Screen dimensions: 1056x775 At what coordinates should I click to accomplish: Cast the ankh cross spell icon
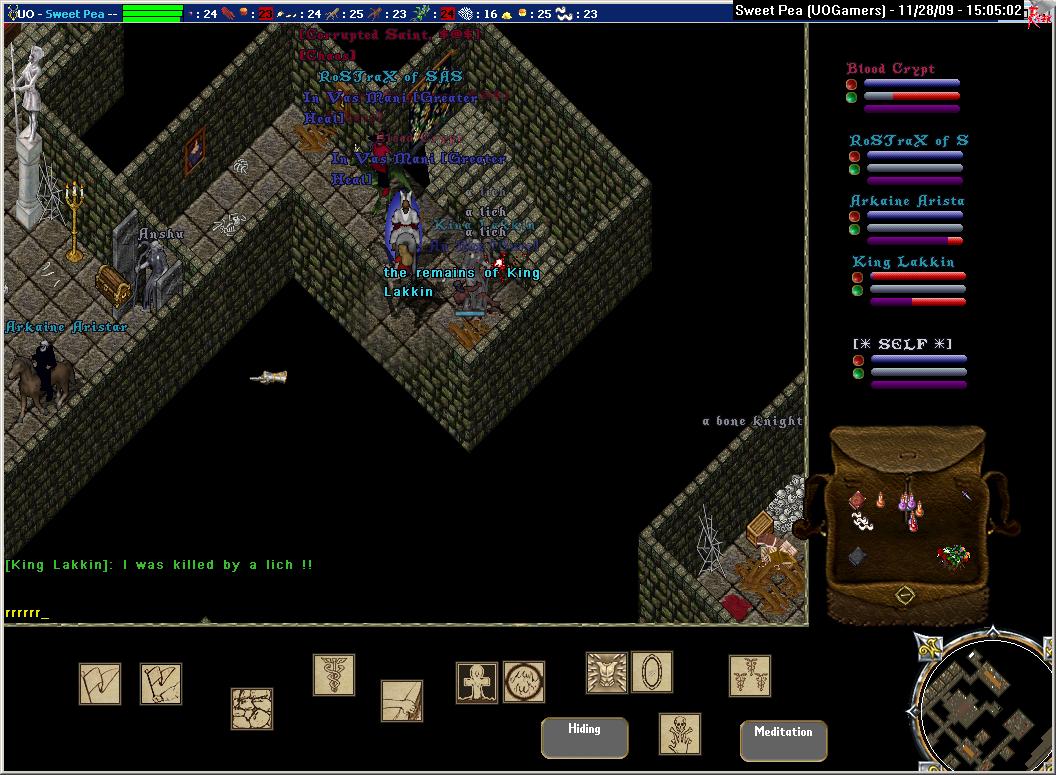[x=477, y=682]
